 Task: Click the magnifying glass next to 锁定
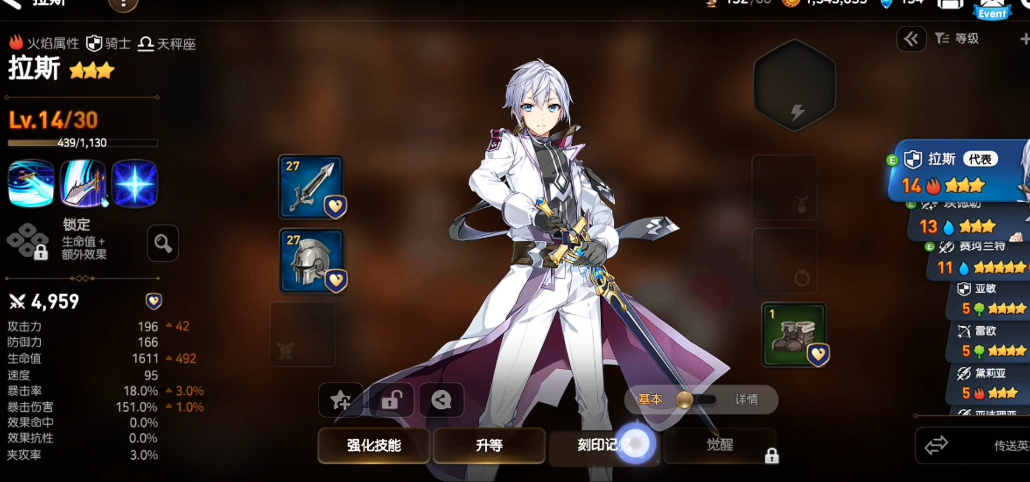click(163, 241)
